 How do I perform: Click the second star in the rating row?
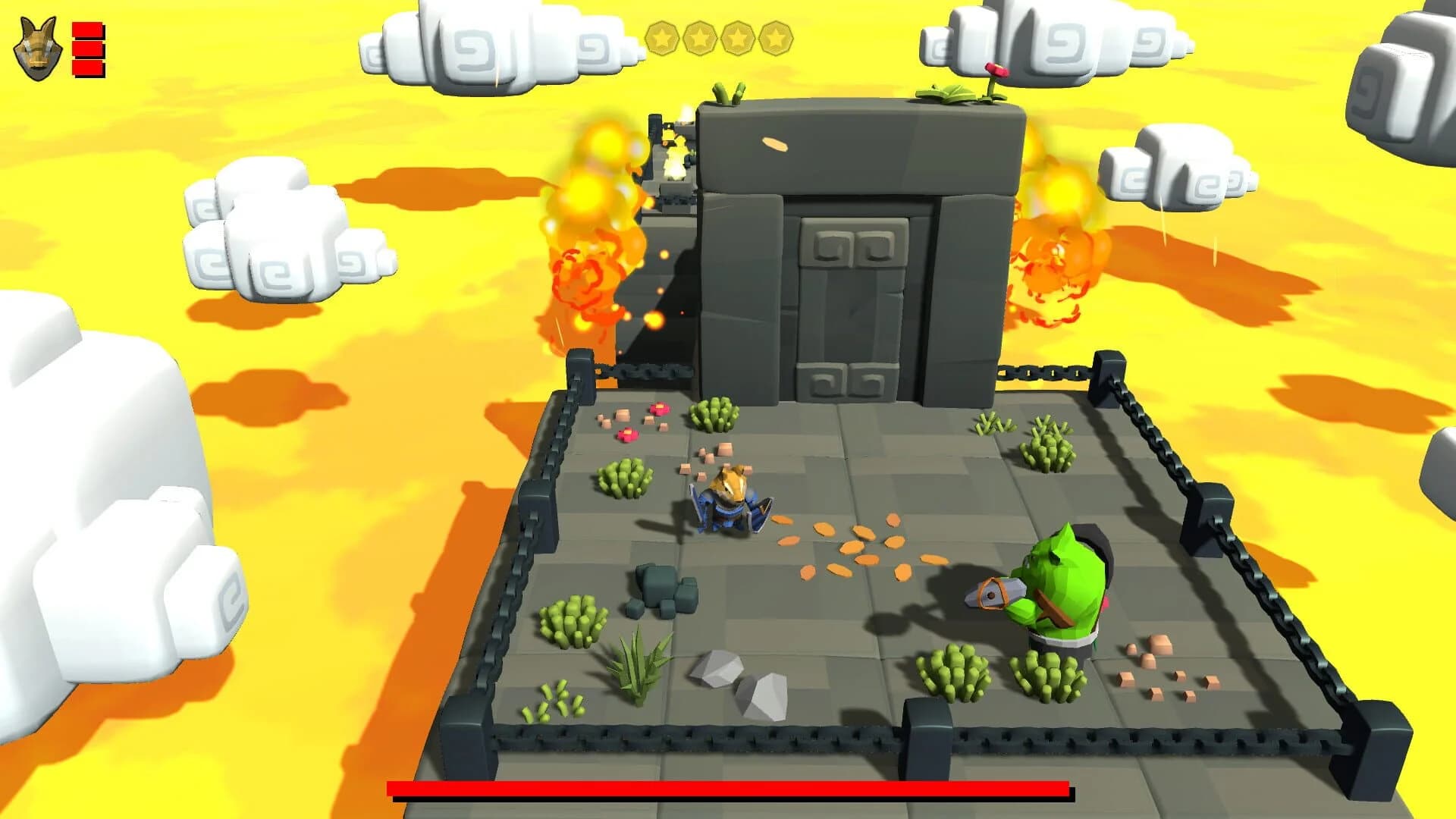pos(700,36)
